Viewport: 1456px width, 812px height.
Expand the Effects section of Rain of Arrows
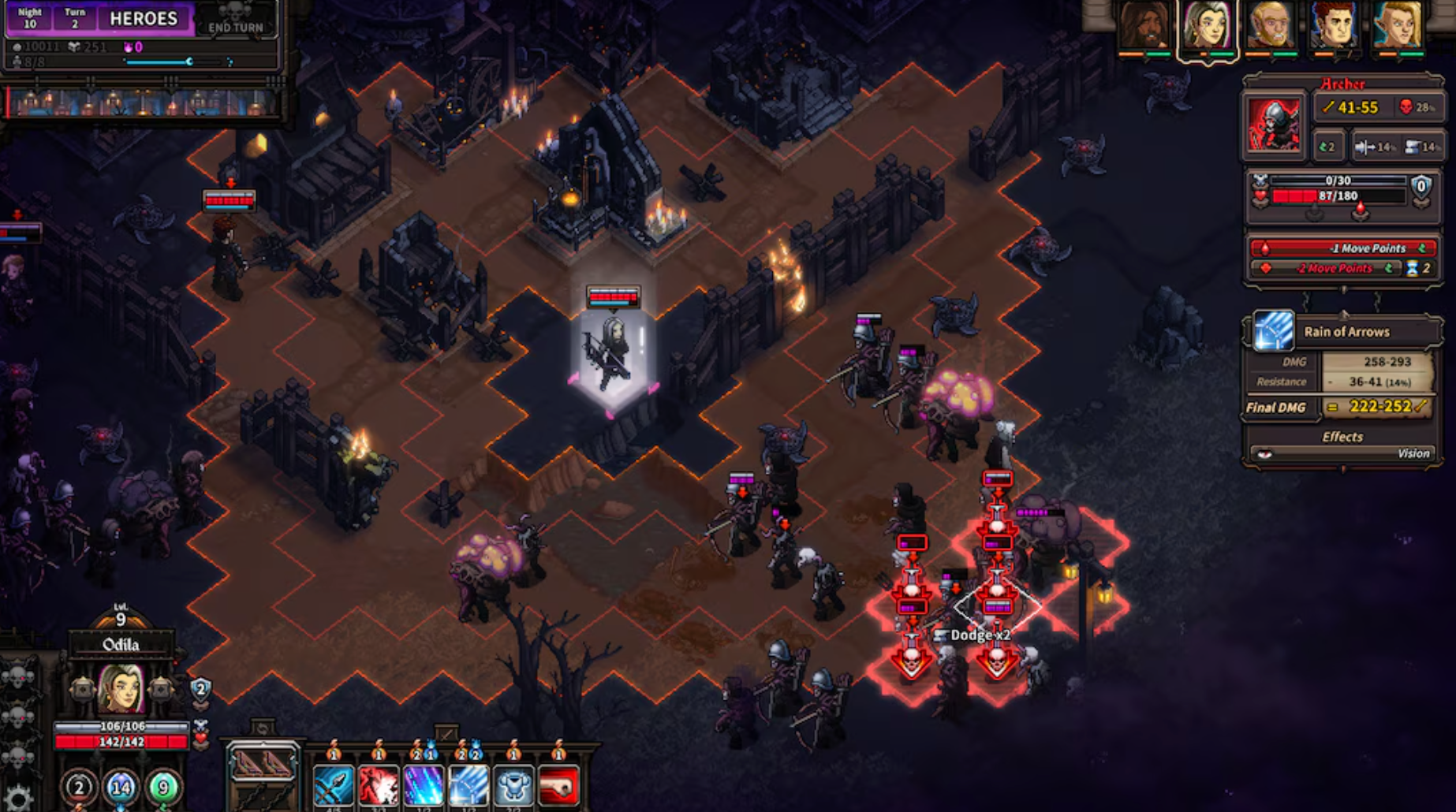(x=1341, y=437)
